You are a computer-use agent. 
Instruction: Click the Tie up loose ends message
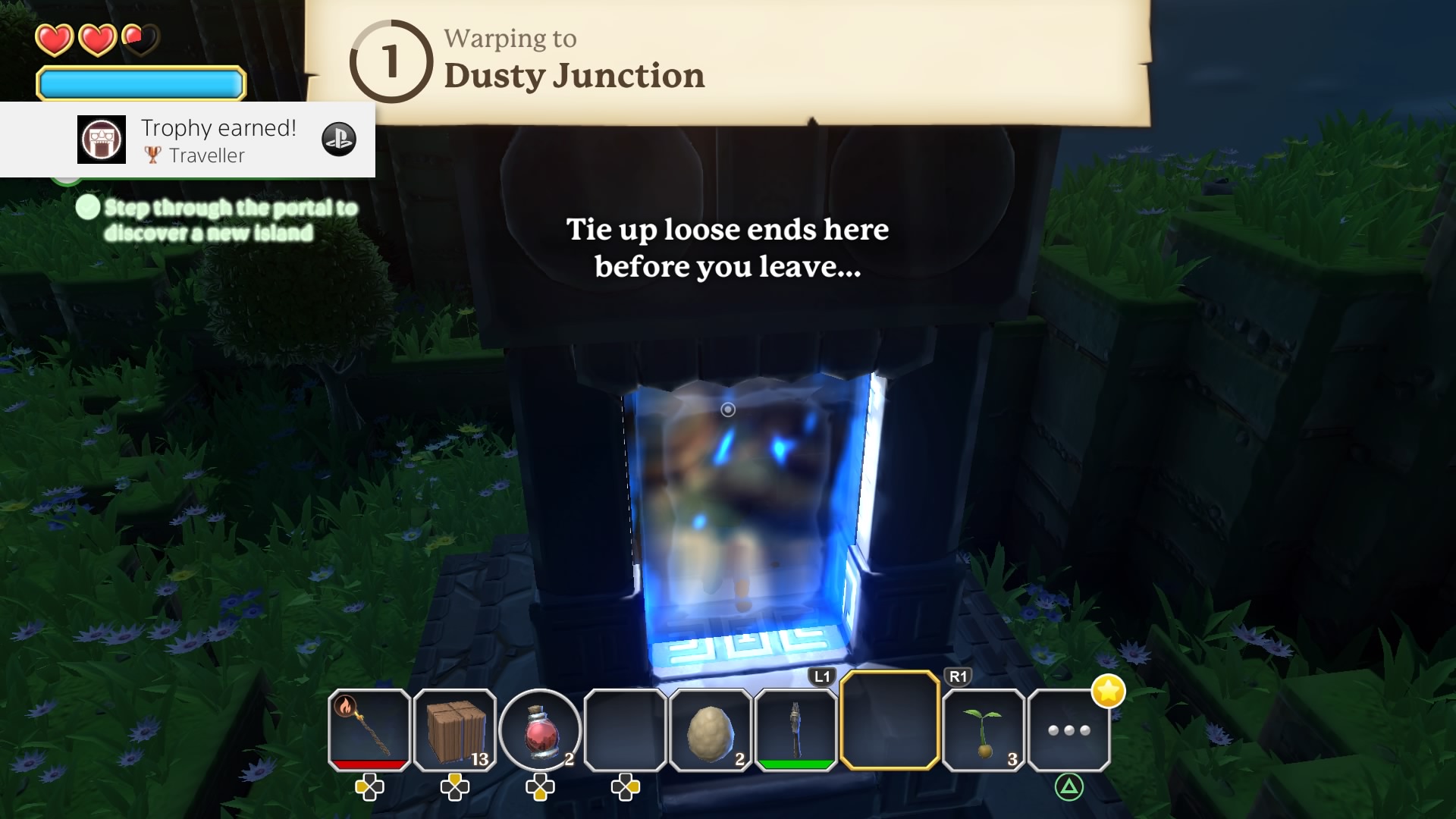(x=728, y=248)
